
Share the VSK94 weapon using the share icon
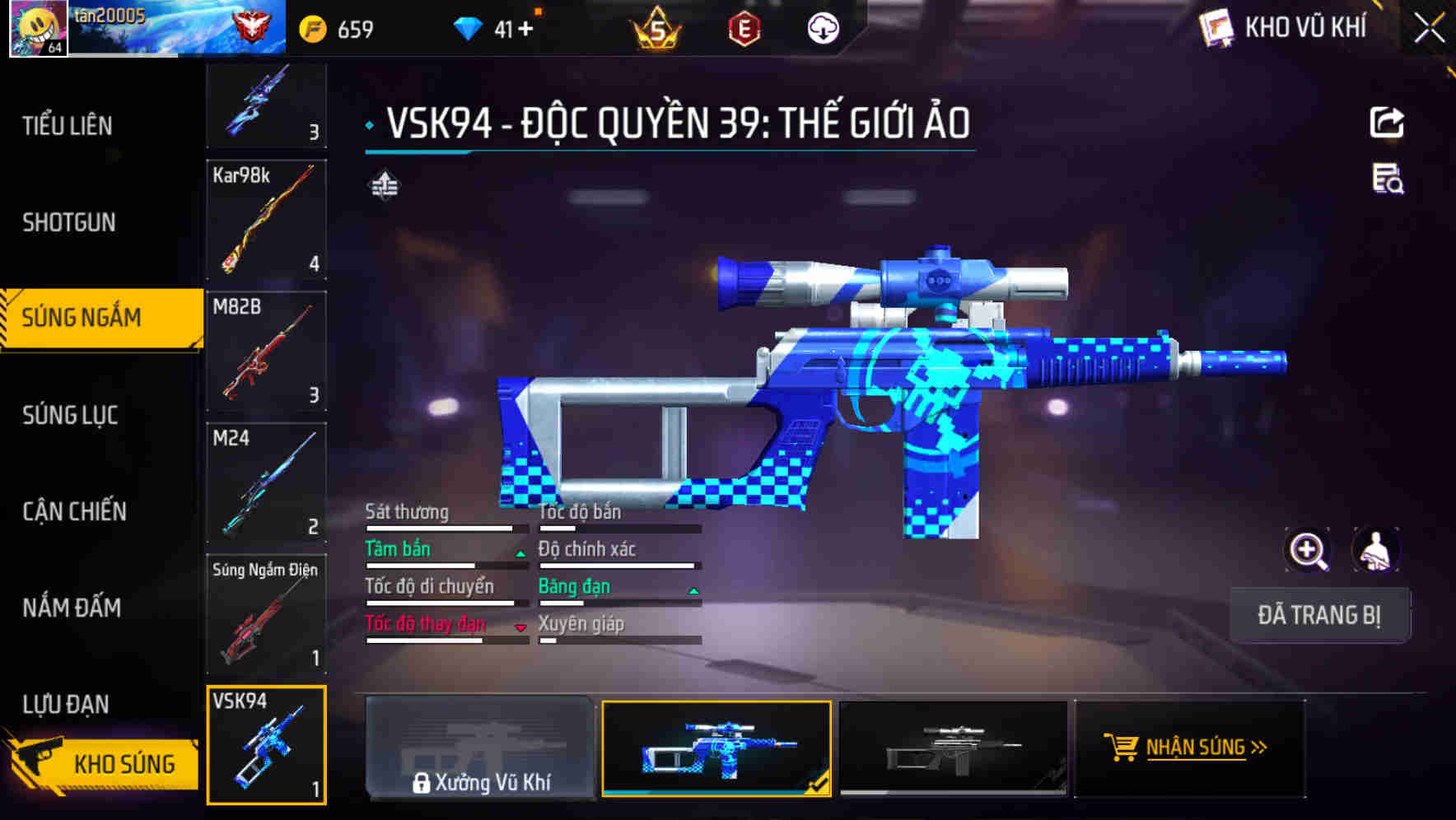click(x=1388, y=122)
